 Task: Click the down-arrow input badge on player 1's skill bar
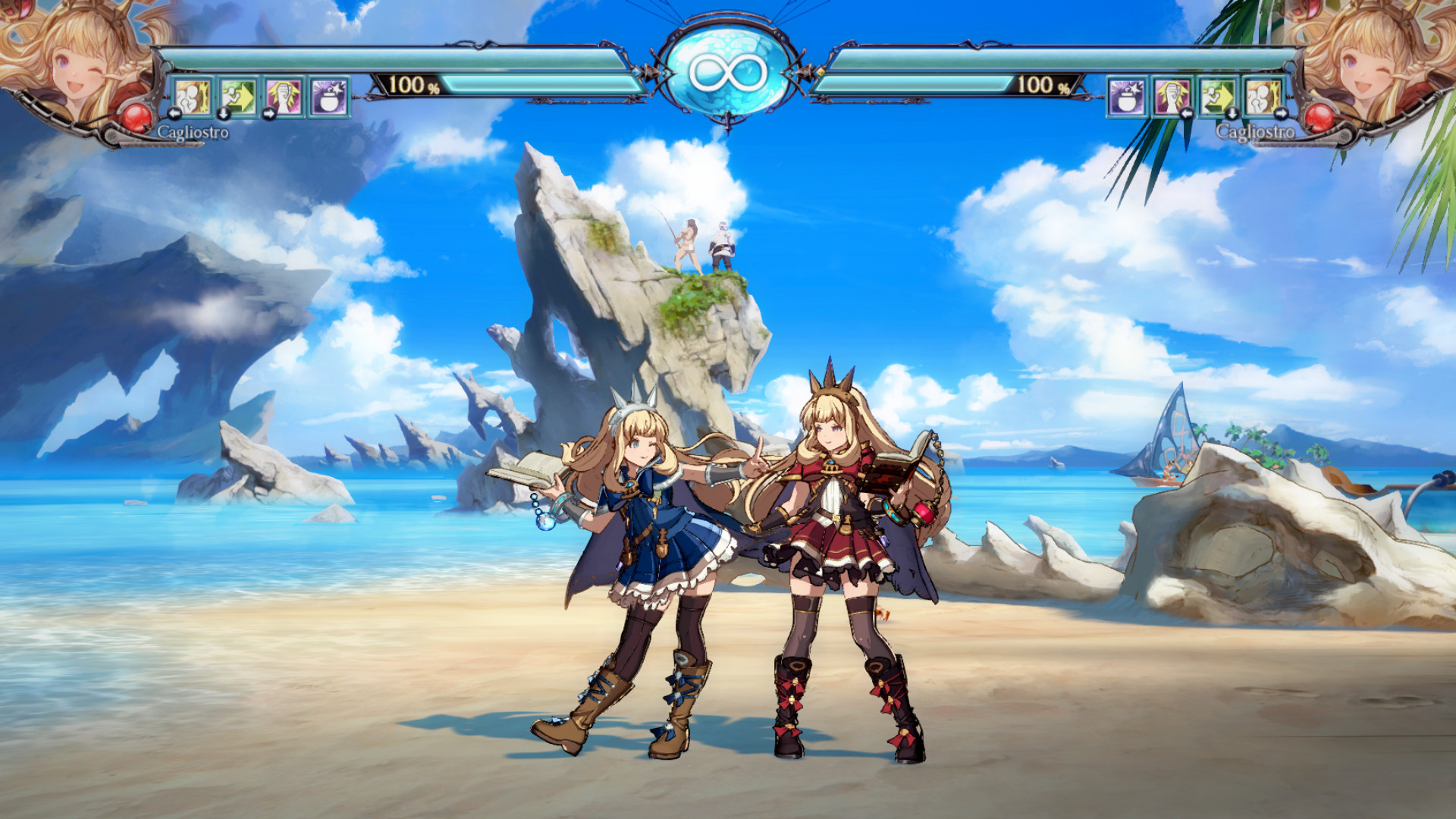click(x=224, y=114)
